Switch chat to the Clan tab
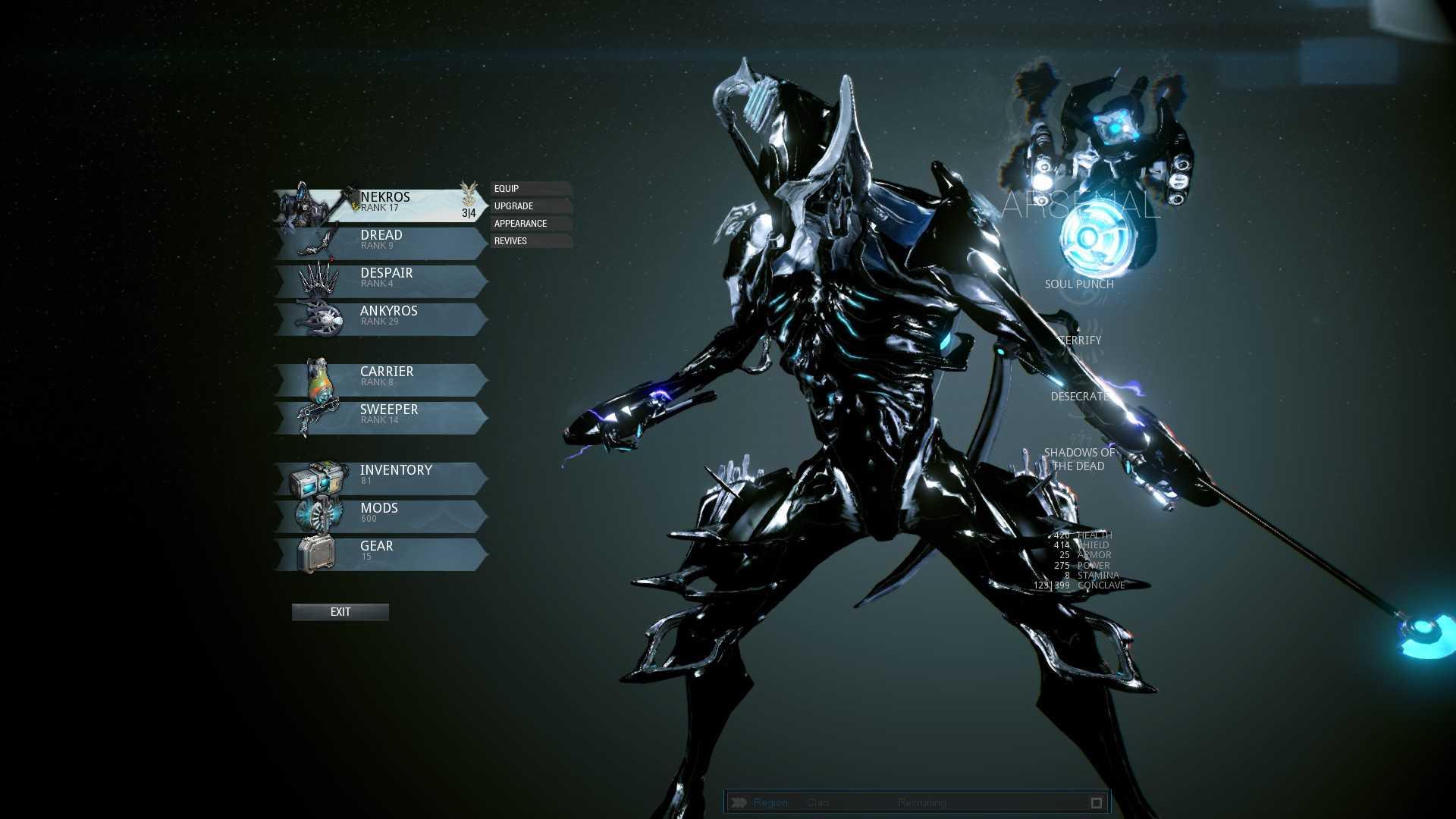This screenshot has height=819, width=1456. [x=817, y=802]
